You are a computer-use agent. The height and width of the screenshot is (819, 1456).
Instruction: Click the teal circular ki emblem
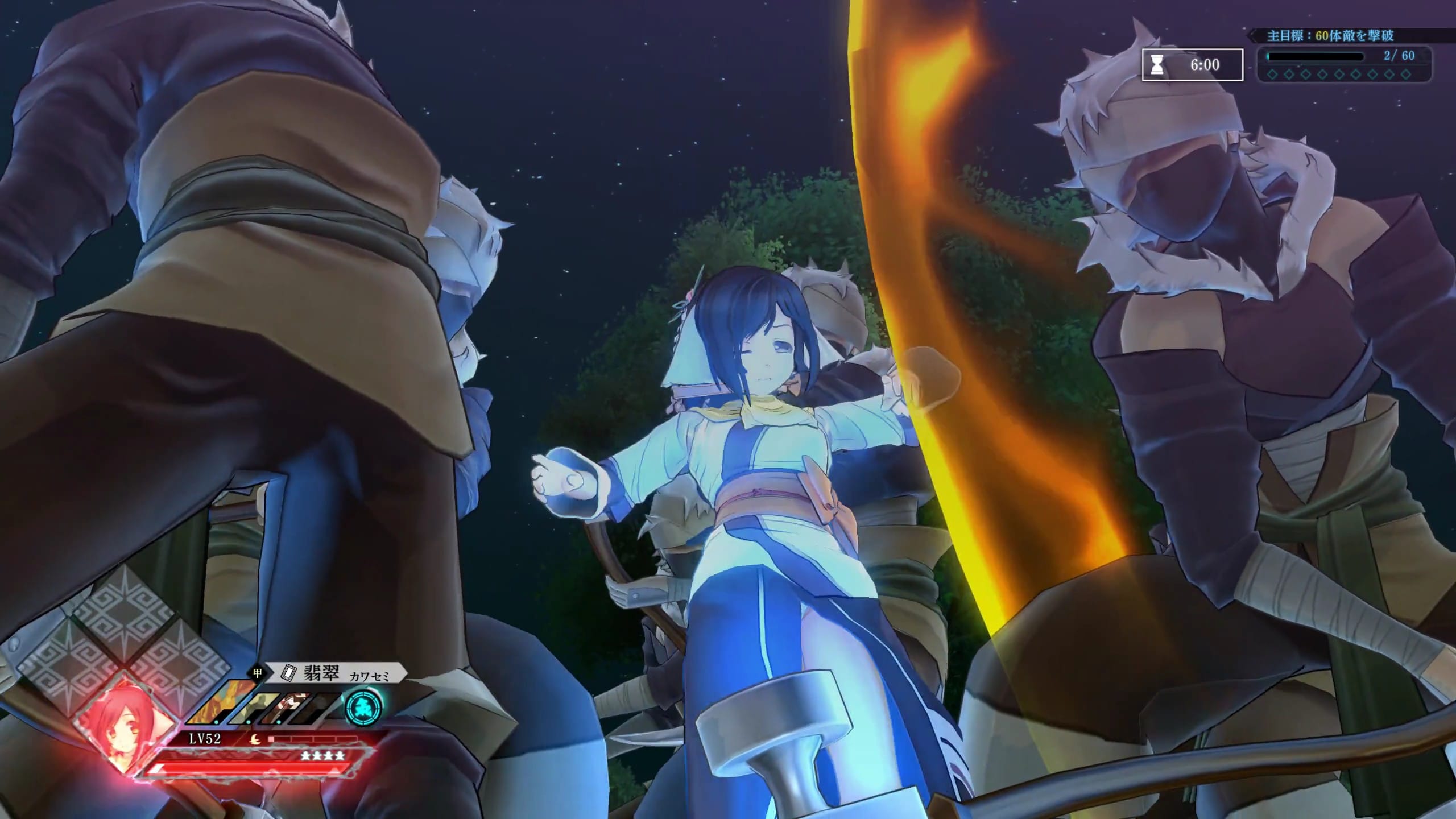[364, 707]
